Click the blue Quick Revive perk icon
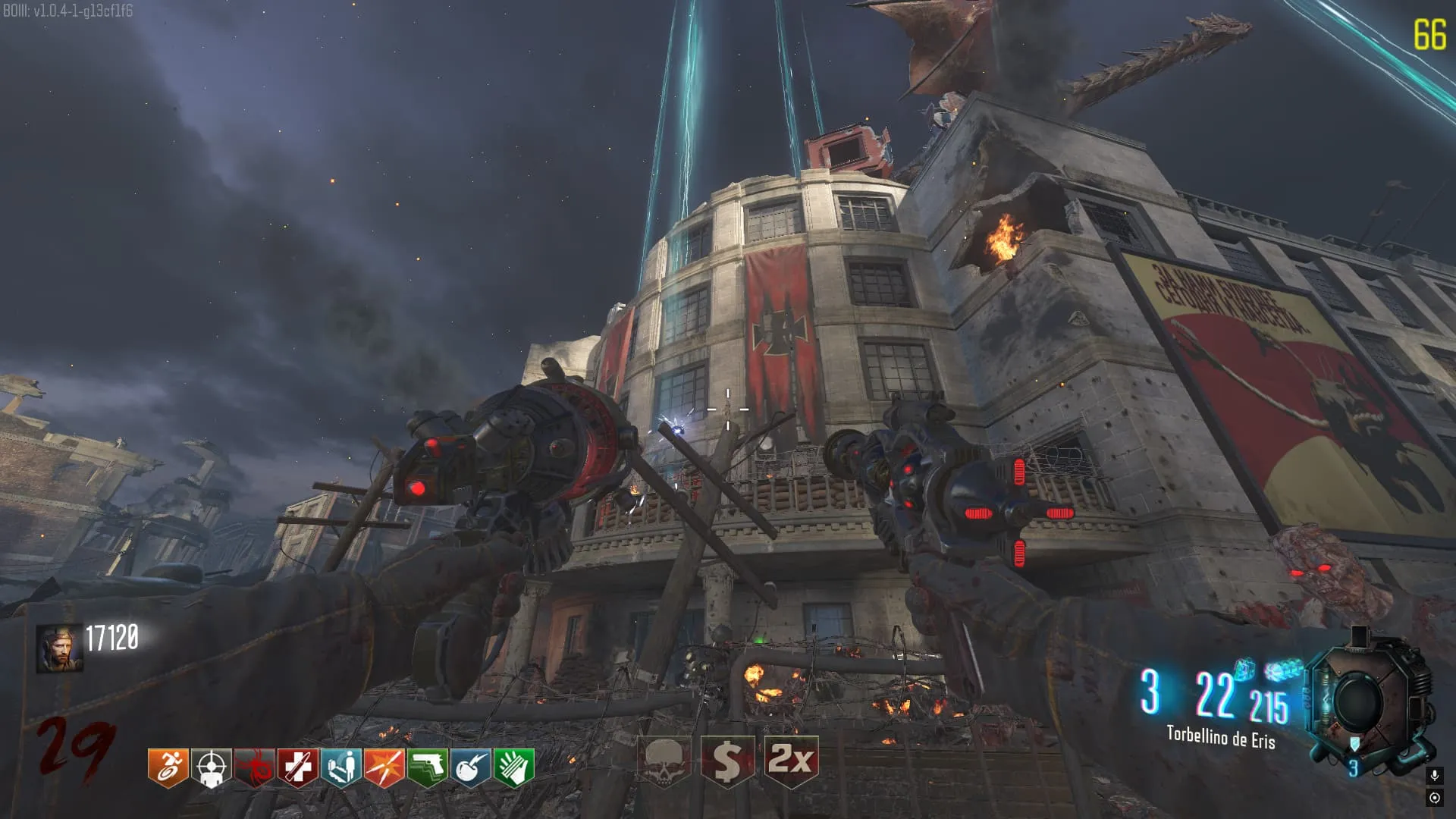This screenshot has width=1456, height=819. (340, 767)
